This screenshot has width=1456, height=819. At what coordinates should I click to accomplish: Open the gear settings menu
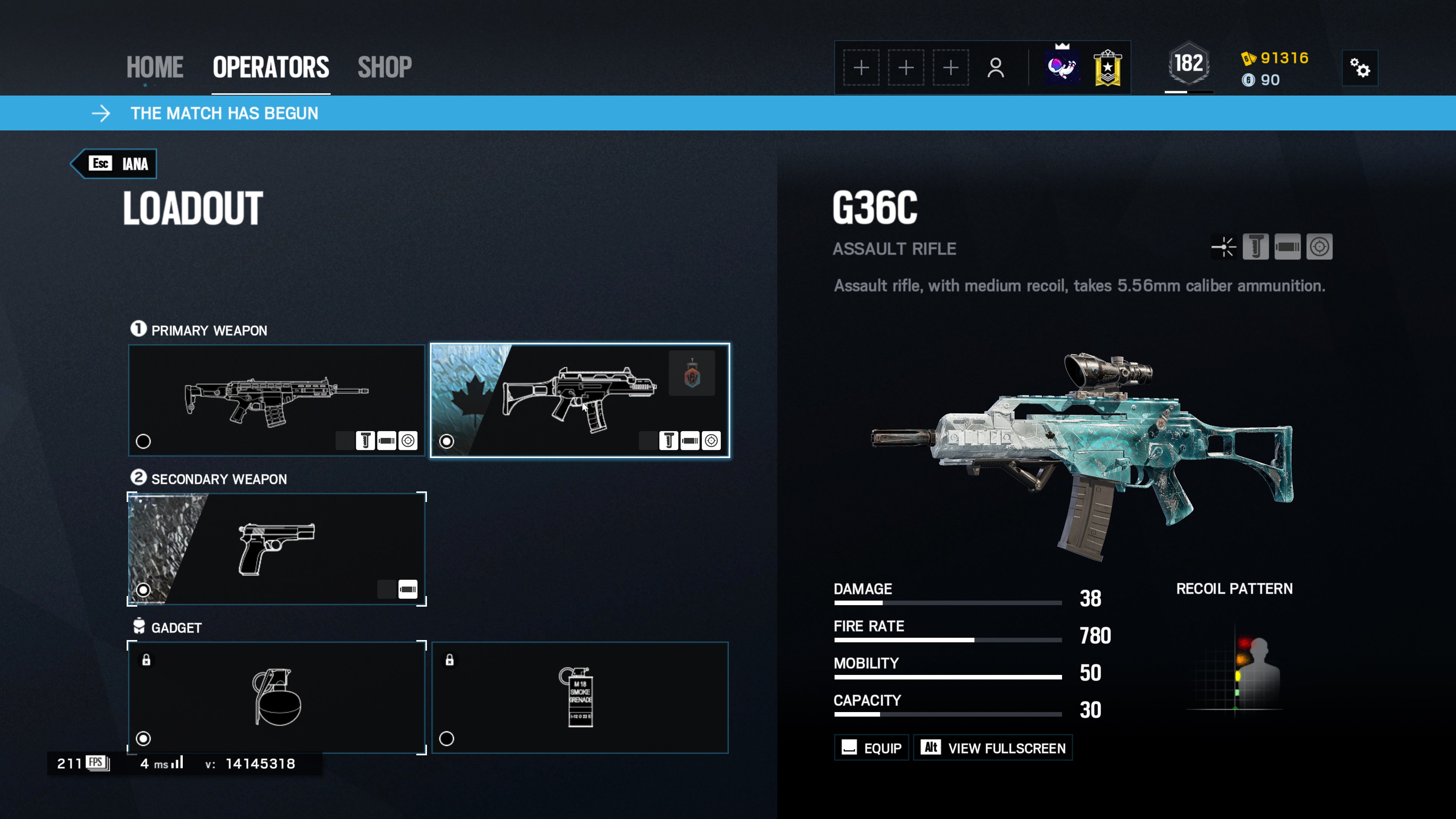pyautogui.click(x=1360, y=68)
